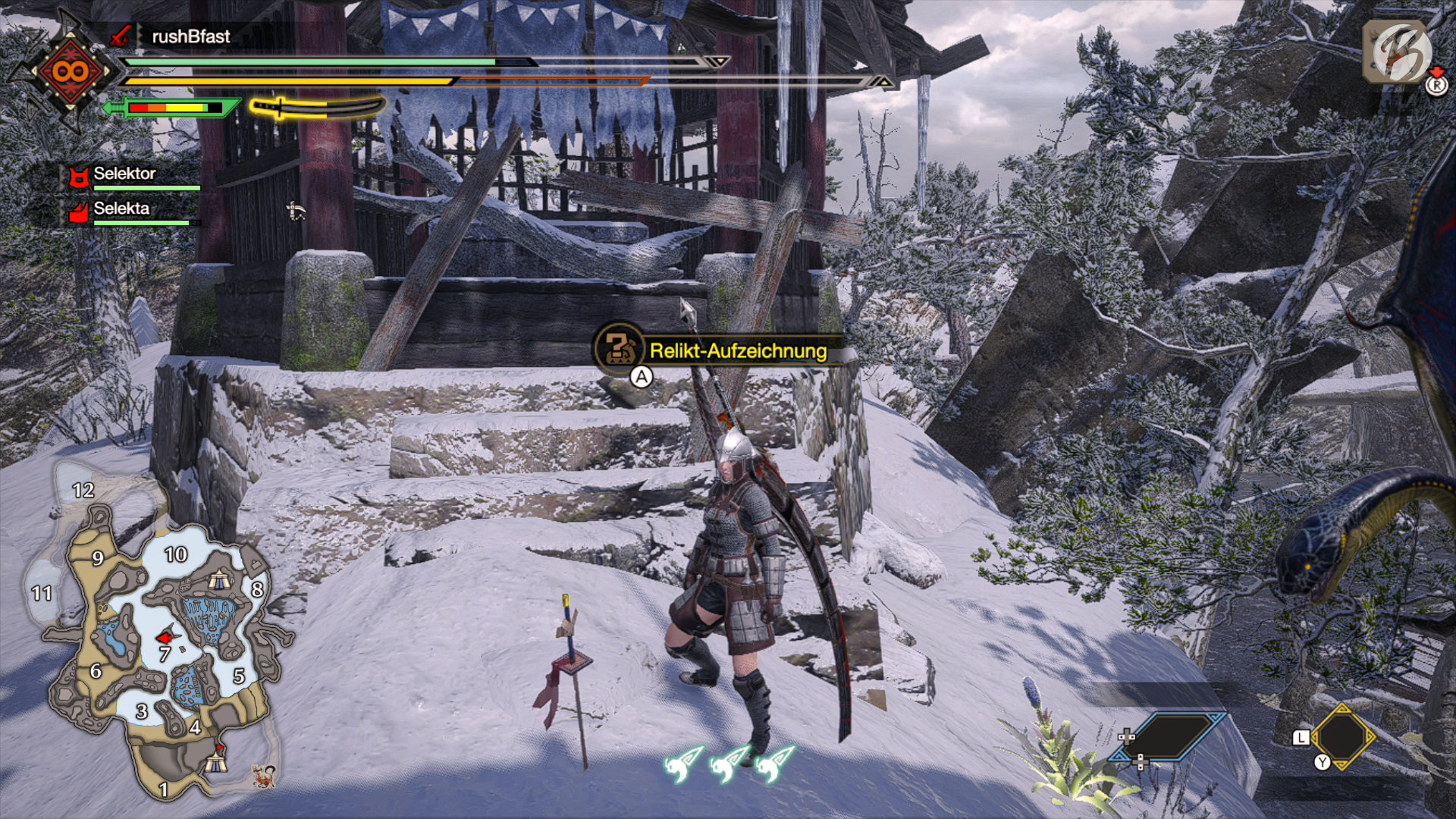1456x819 pixels.
Task: Click the monster icon in the top-right corner
Action: pyautogui.click(x=1397, y=52)
